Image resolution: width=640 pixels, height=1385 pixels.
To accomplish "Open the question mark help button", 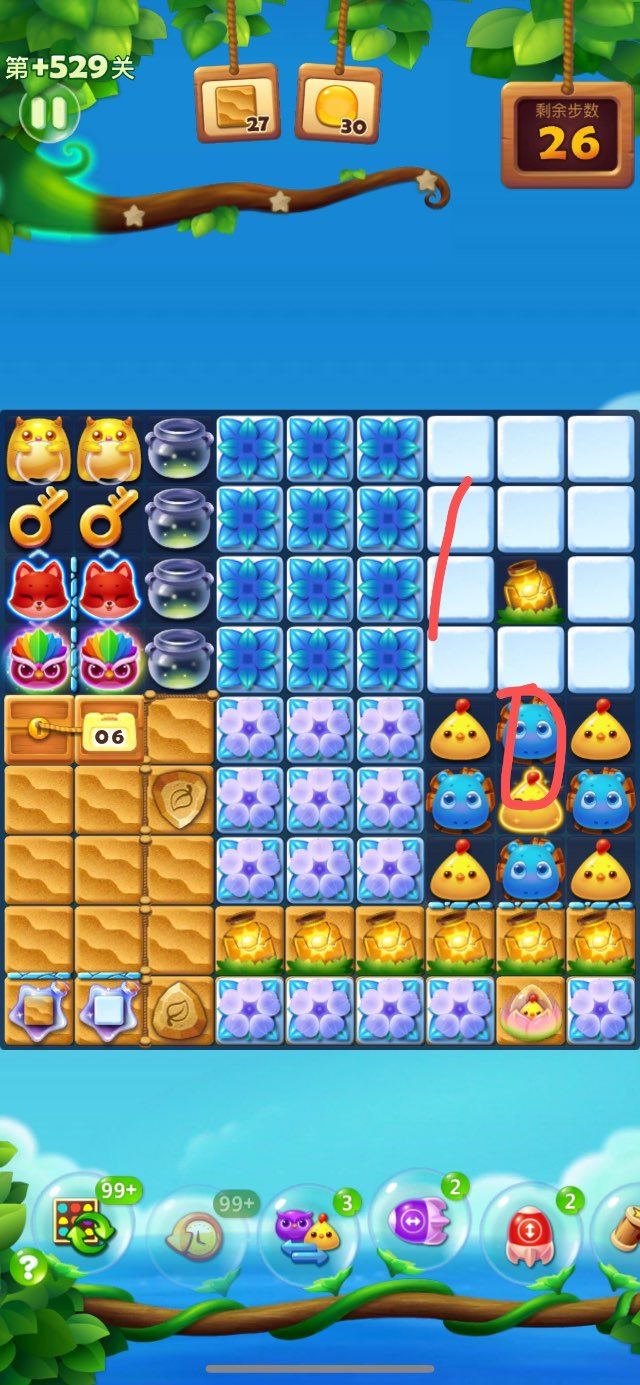I will tap(28, 1268).
